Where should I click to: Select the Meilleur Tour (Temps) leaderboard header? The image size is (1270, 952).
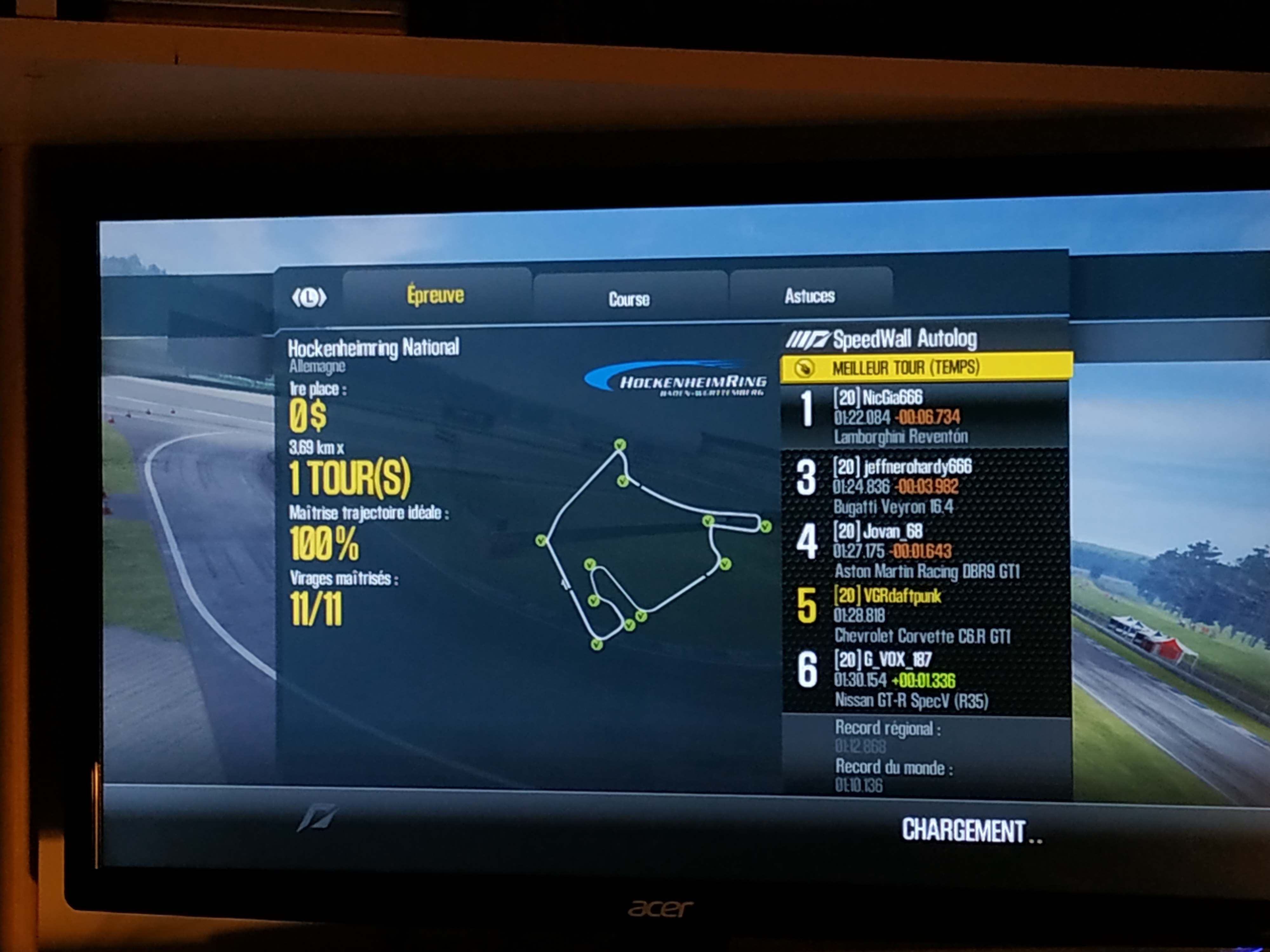[x=926, y=367]
